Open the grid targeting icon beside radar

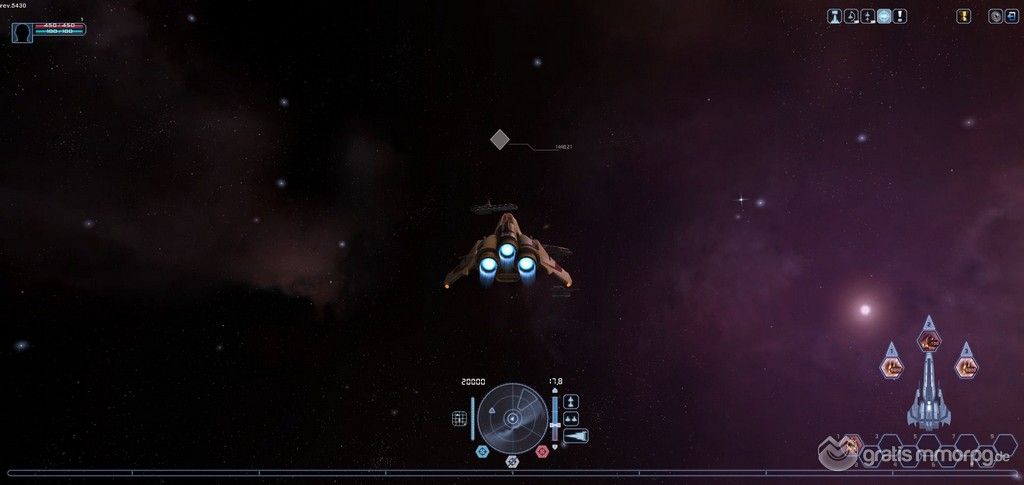click(460, 419)
